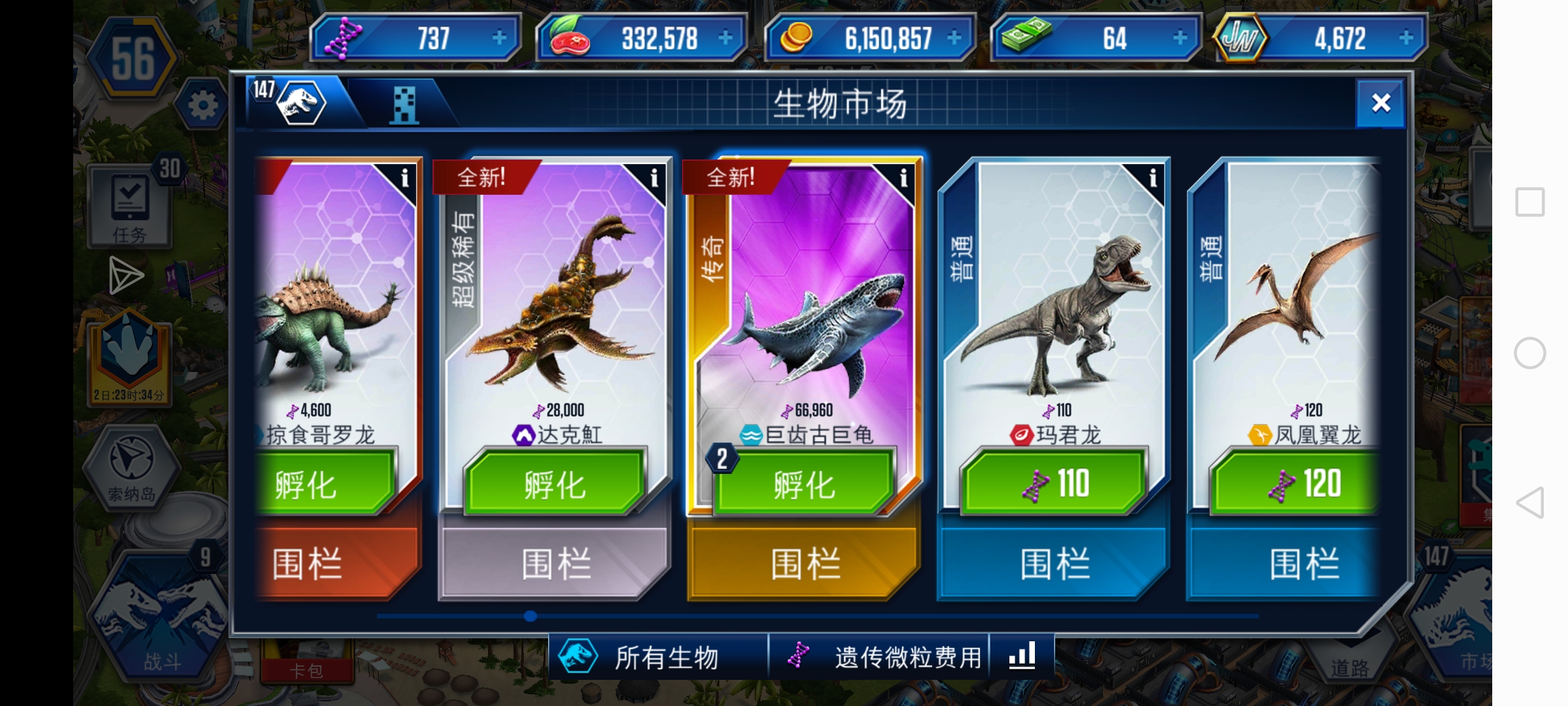
Task: Show info for 达克缸 card
Action: pyautogui.click(x=654, y=178)
